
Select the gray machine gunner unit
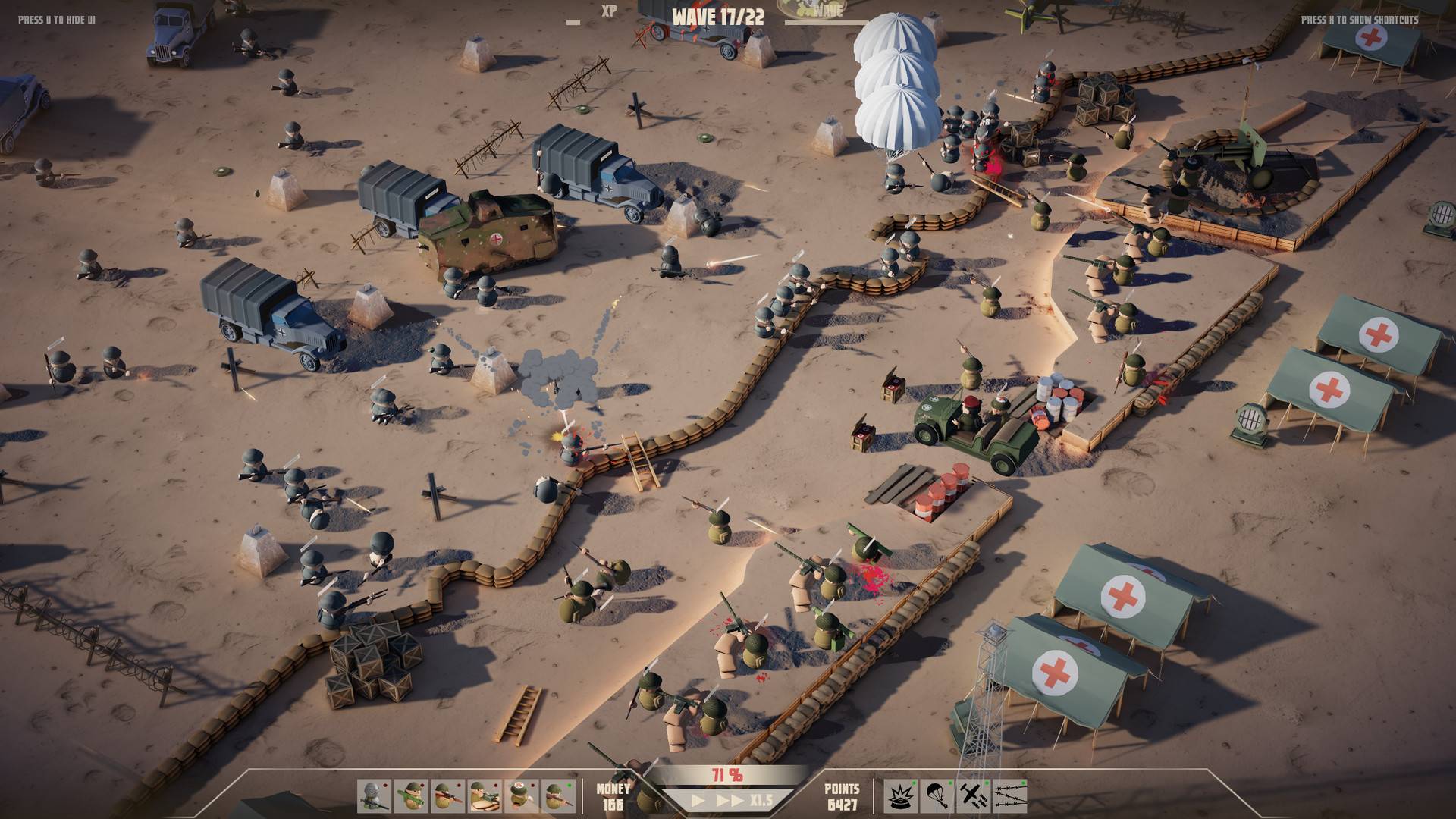pos(374,796)
